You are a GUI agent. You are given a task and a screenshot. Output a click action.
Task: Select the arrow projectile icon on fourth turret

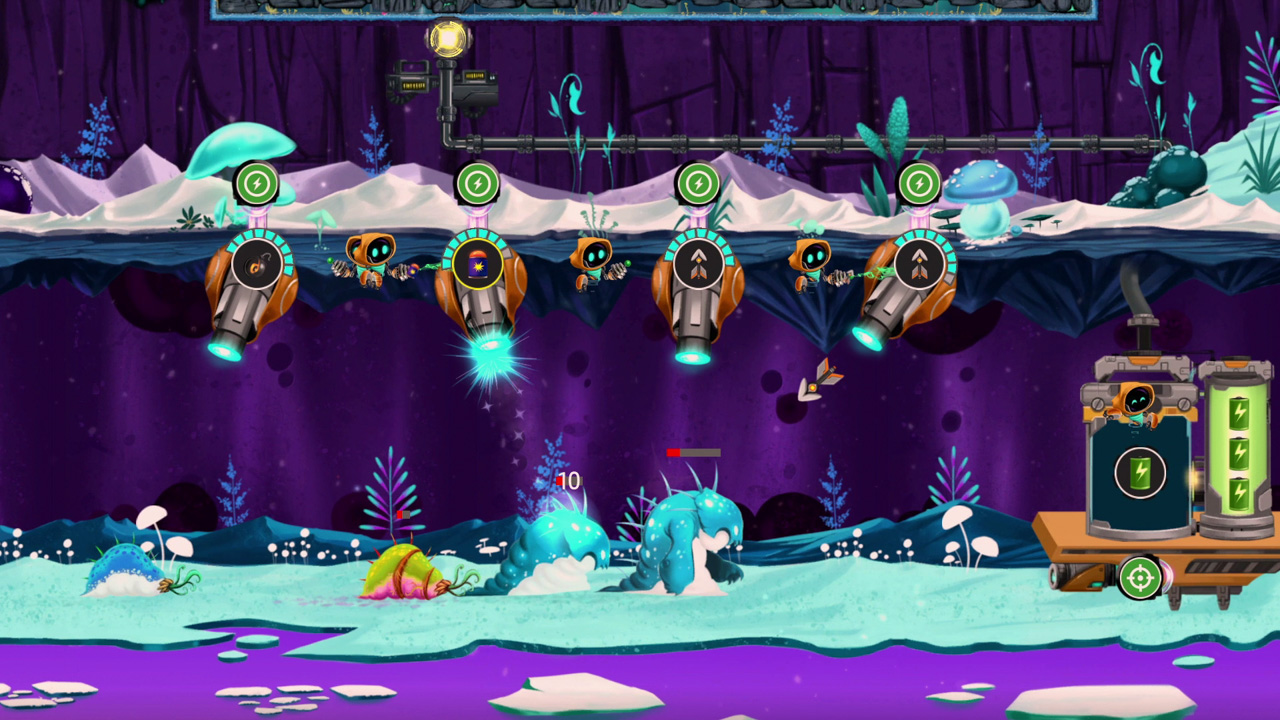(x=698, y=263)
